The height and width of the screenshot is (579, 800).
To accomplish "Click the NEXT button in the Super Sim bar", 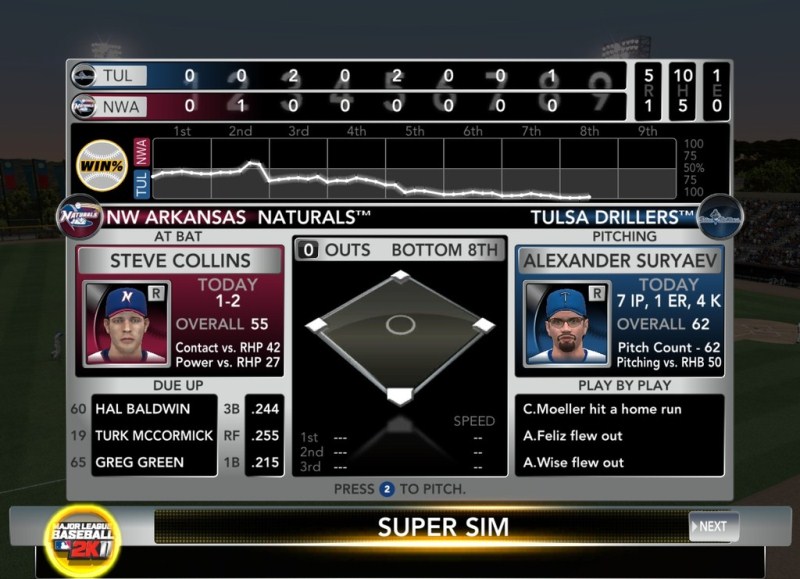I will pos(714,526).
